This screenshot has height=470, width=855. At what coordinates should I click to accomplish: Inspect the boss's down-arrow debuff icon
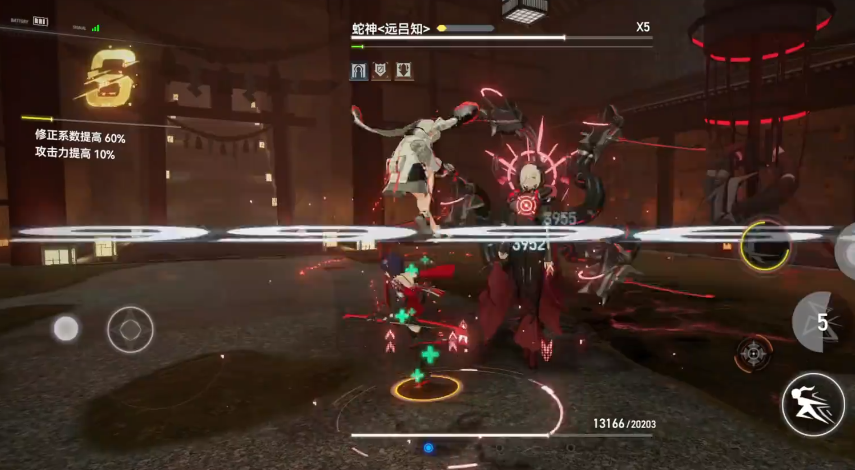[404, 71]
